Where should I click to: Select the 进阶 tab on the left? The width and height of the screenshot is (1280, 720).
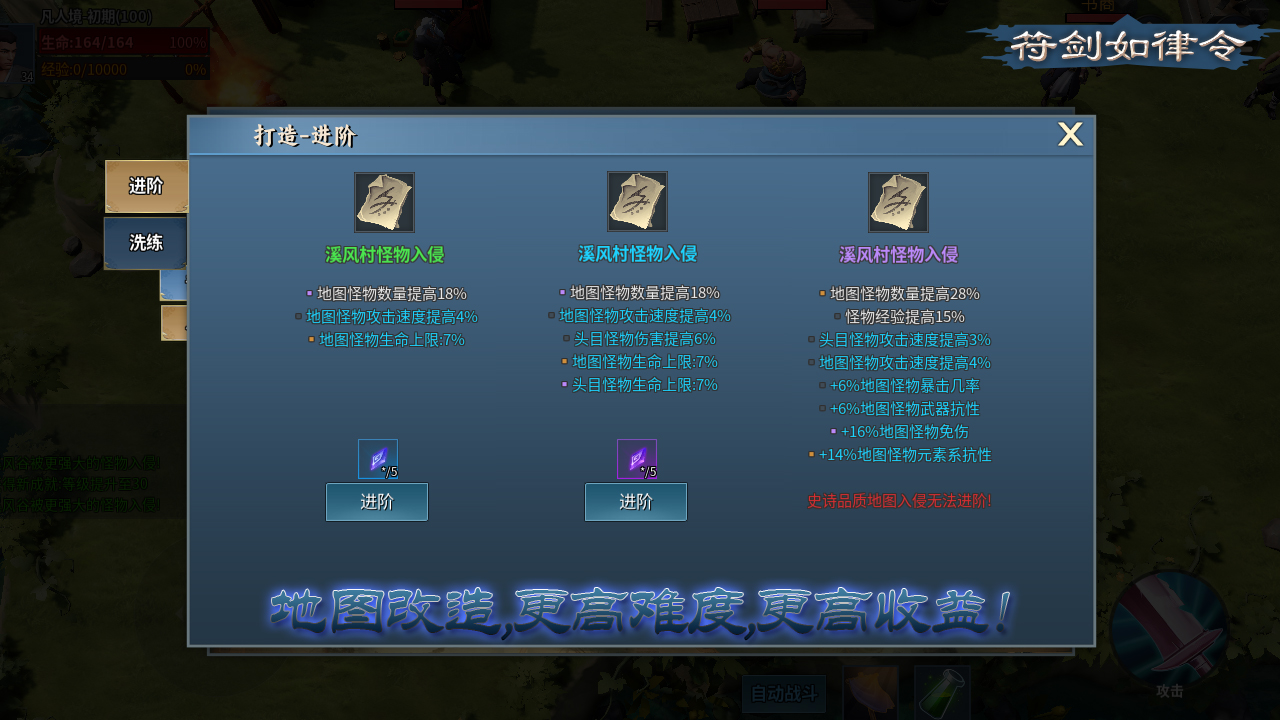coord(146,186)
